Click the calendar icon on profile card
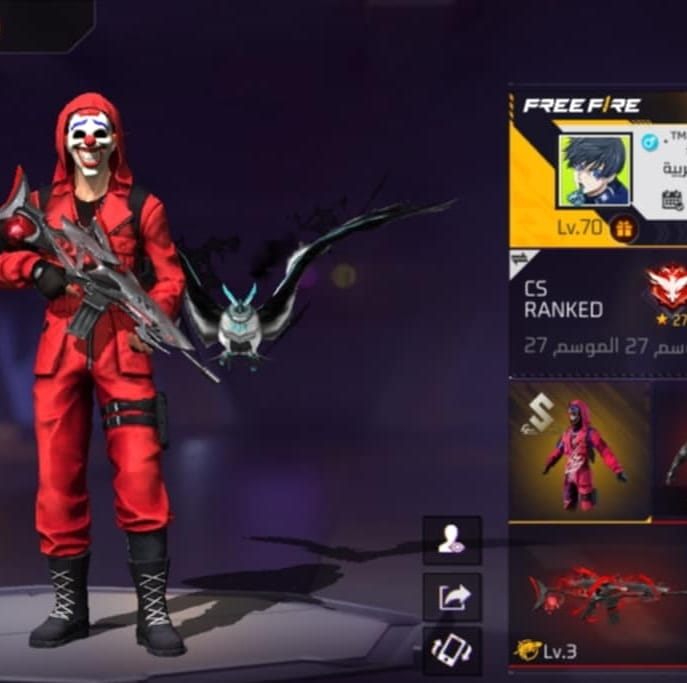Viewport: 687px width, 683px height. [x=673, y=199]
